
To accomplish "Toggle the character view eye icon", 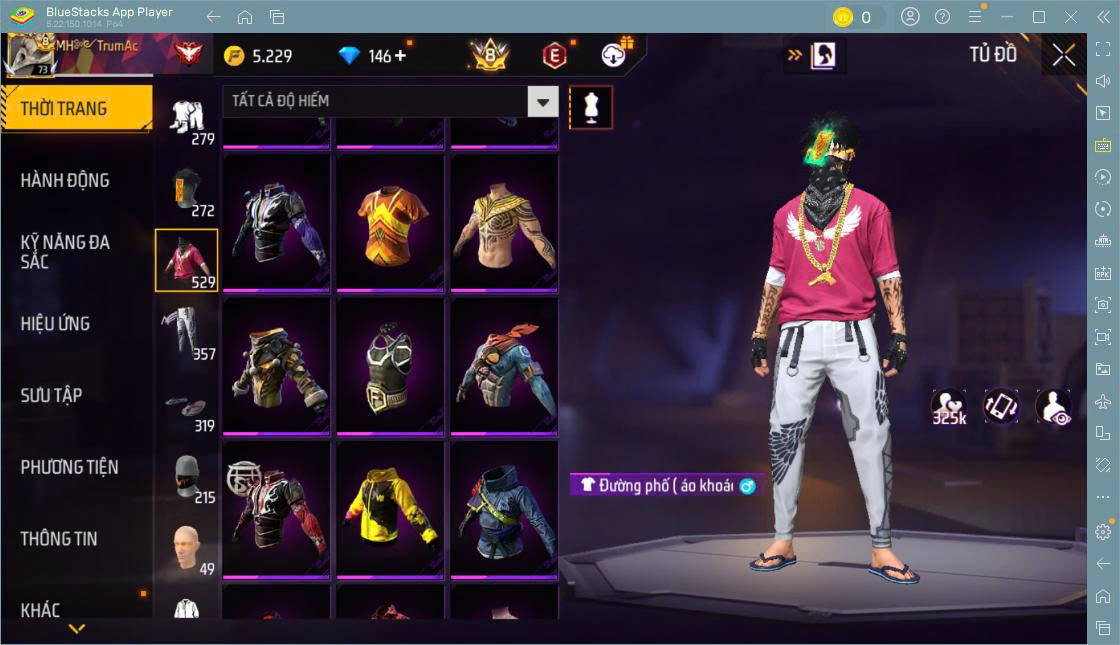I will [x=1052, y=407].
